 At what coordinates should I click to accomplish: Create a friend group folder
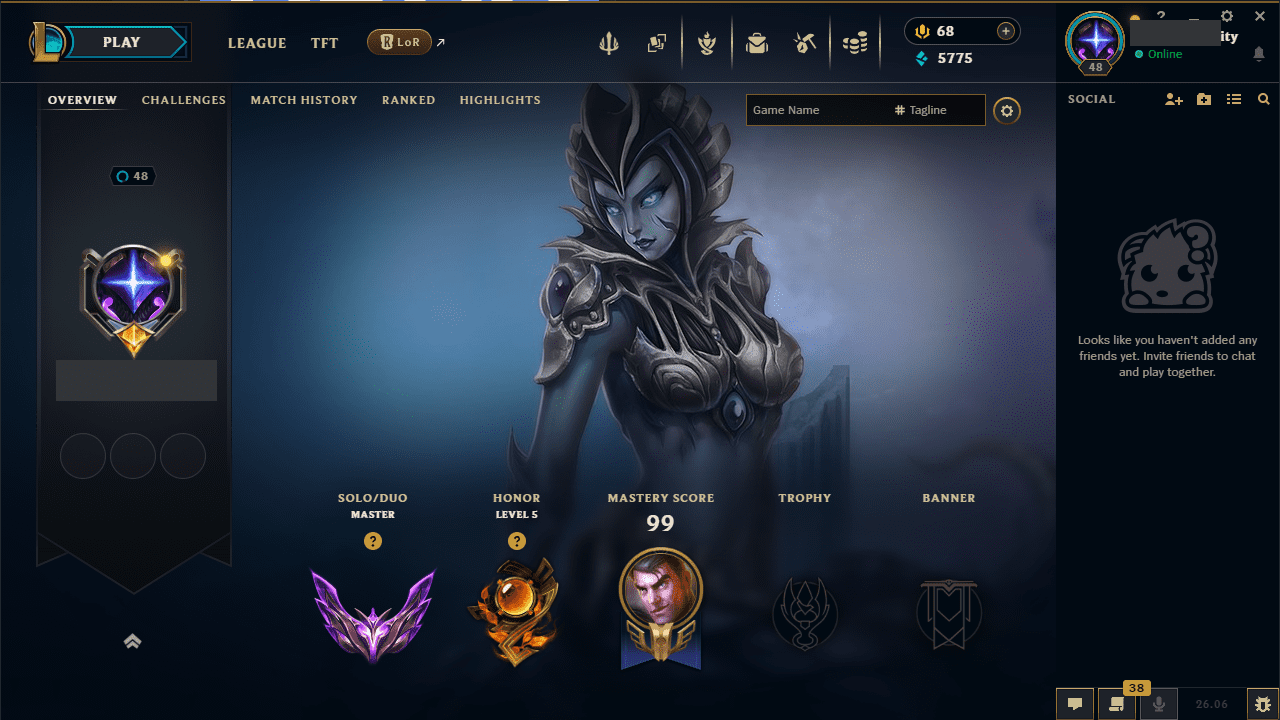pos(1204,99)
